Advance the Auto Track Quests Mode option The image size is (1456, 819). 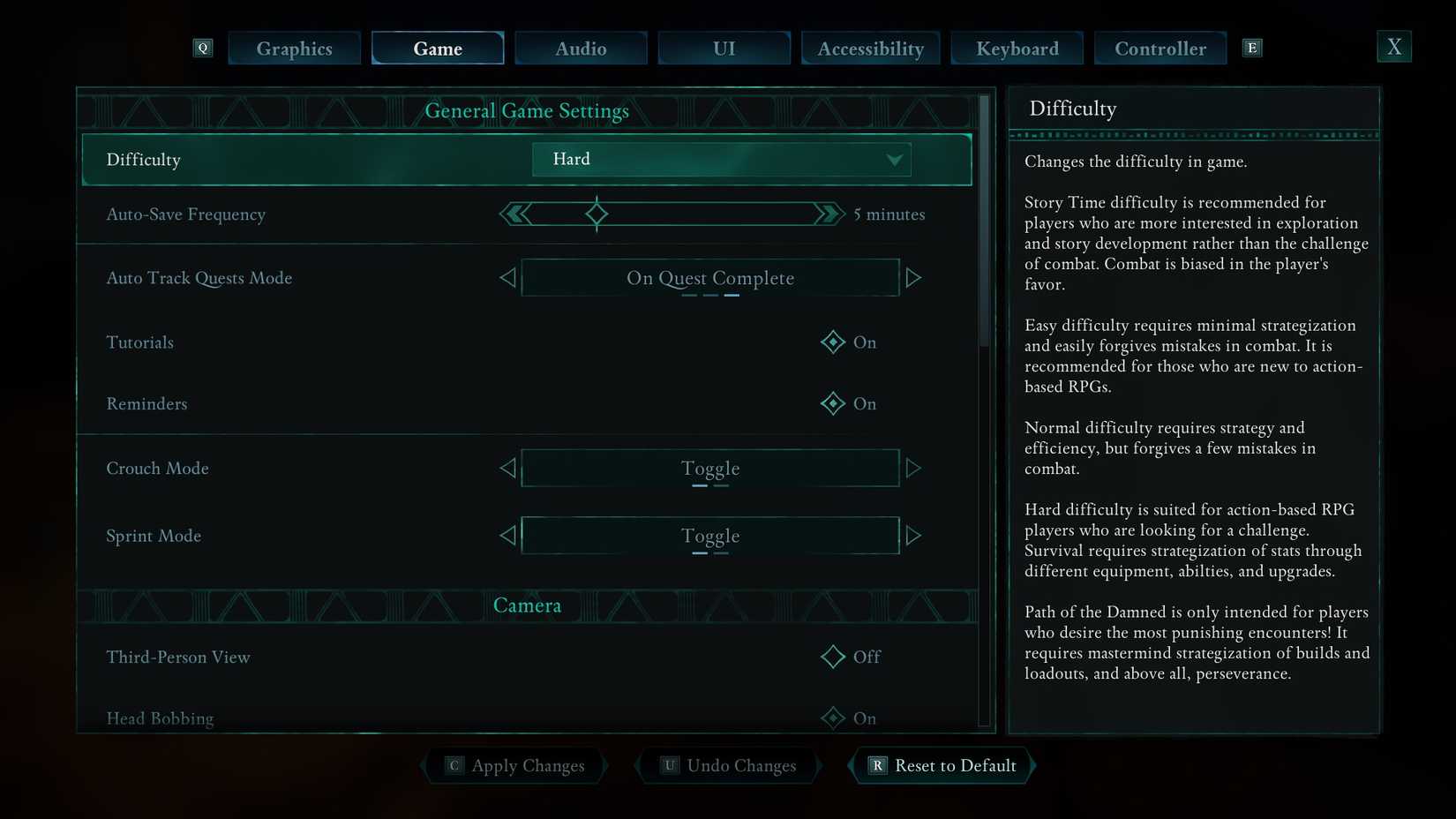[x=914, y=277]
